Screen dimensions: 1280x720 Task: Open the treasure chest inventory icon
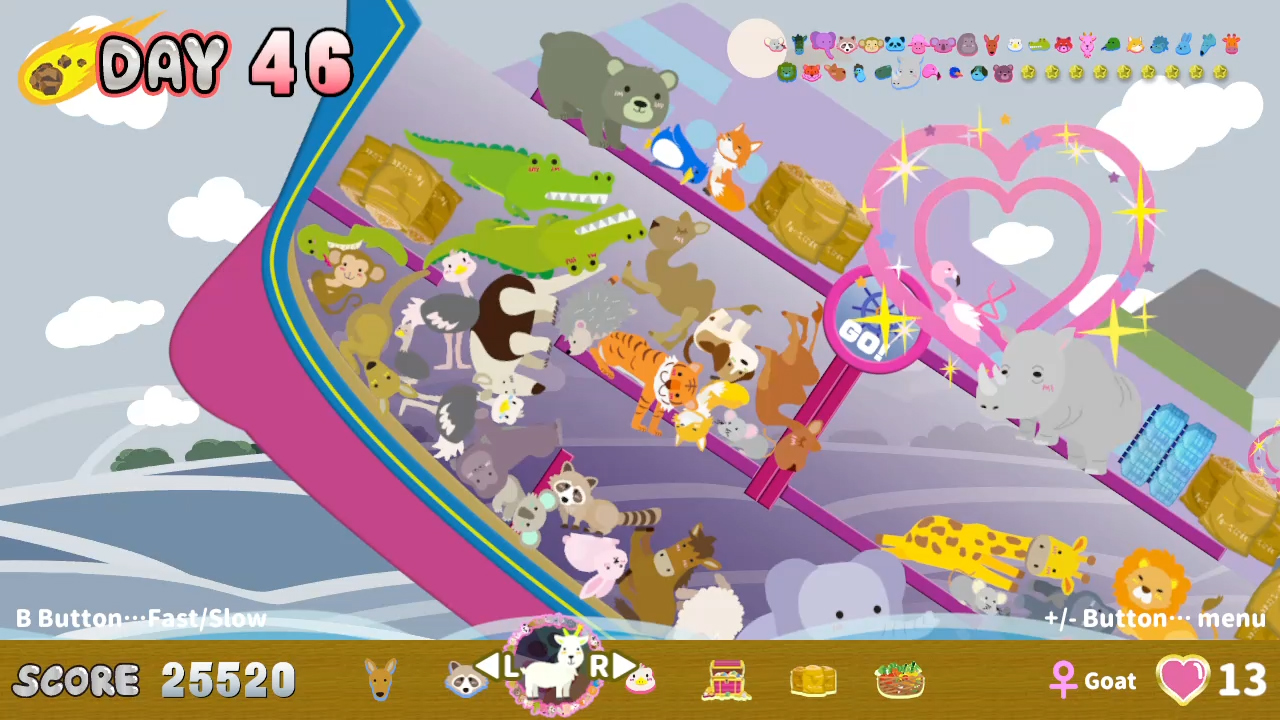pyautogui.click(x=729, y=679)
